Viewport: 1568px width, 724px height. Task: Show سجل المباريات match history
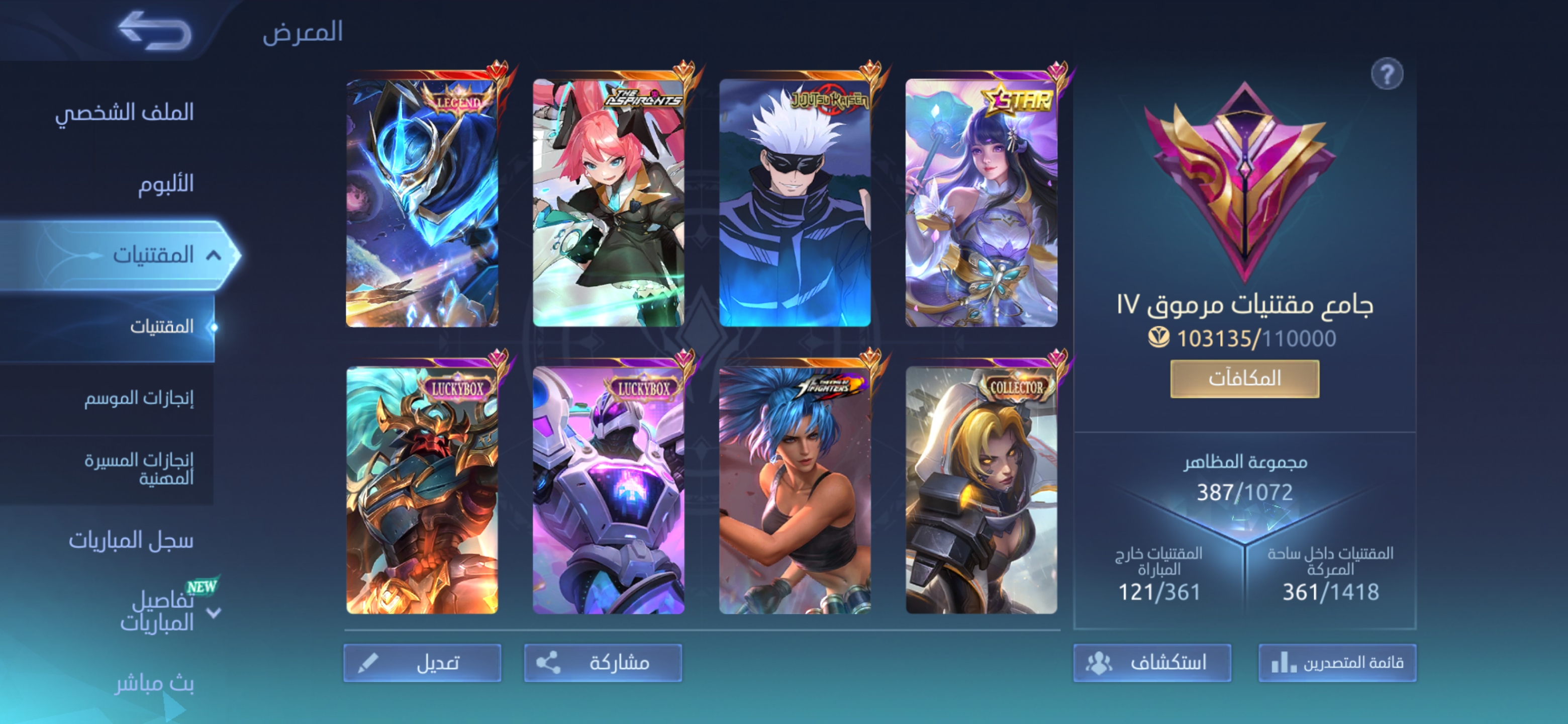click(131, 540)
